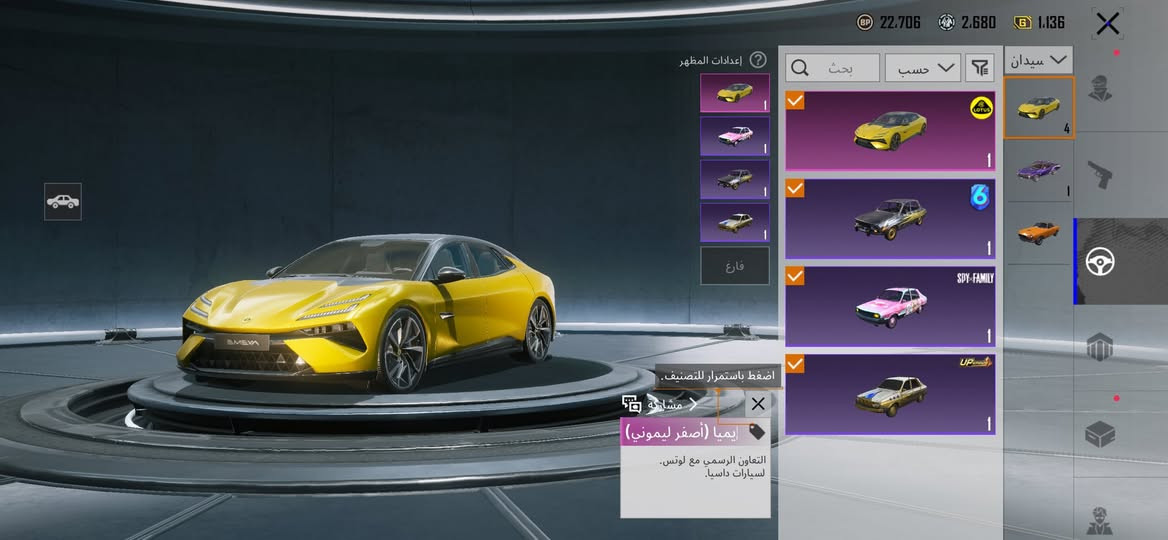Screen dimensions: 1168x540
Task: Close the item info popup
Action: (x=758, y=404)
